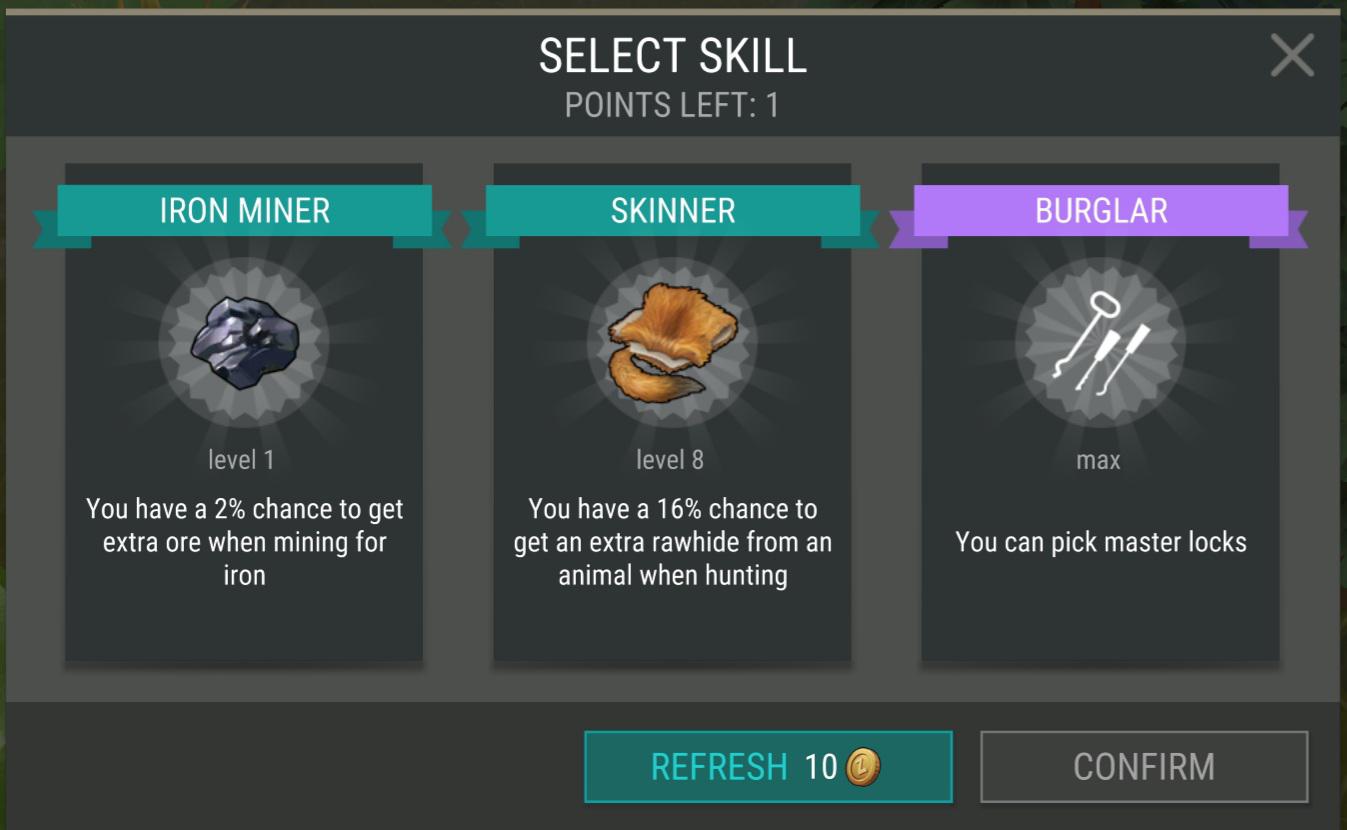Click the X to dismiss the skill dialog
The height and width of the screenshot is (830, 1347).
pyautogui.click(x=1291, y=56)
